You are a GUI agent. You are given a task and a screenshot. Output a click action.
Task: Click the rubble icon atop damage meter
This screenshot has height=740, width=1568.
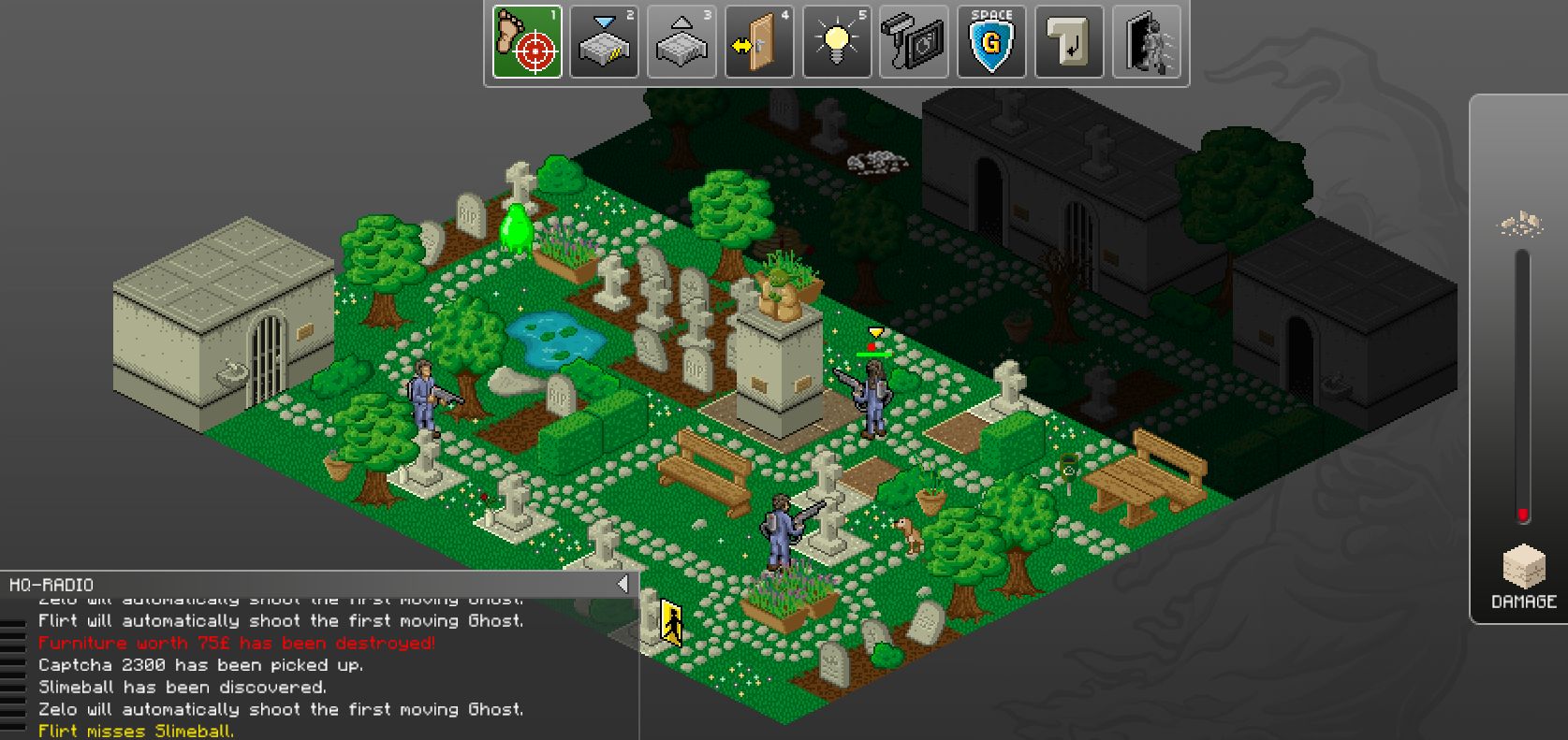point(1522,224)
